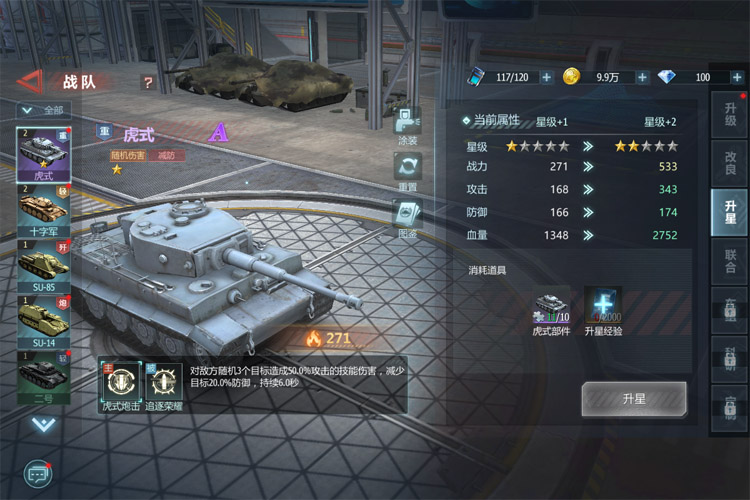View the 虎式炮击 skill

pyautogui.click(x=118, y=386)
